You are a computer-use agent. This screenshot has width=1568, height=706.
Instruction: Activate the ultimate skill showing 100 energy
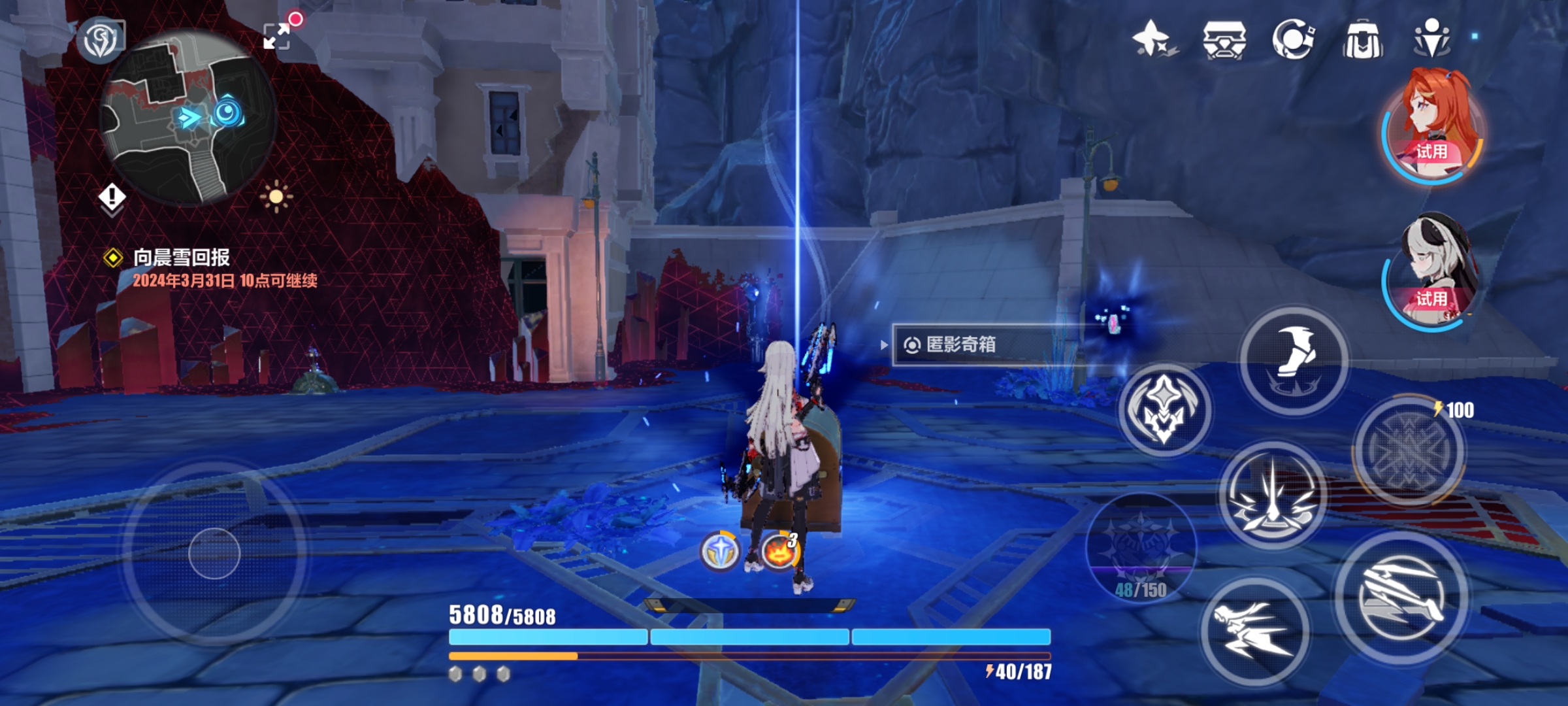point(1409,451)
